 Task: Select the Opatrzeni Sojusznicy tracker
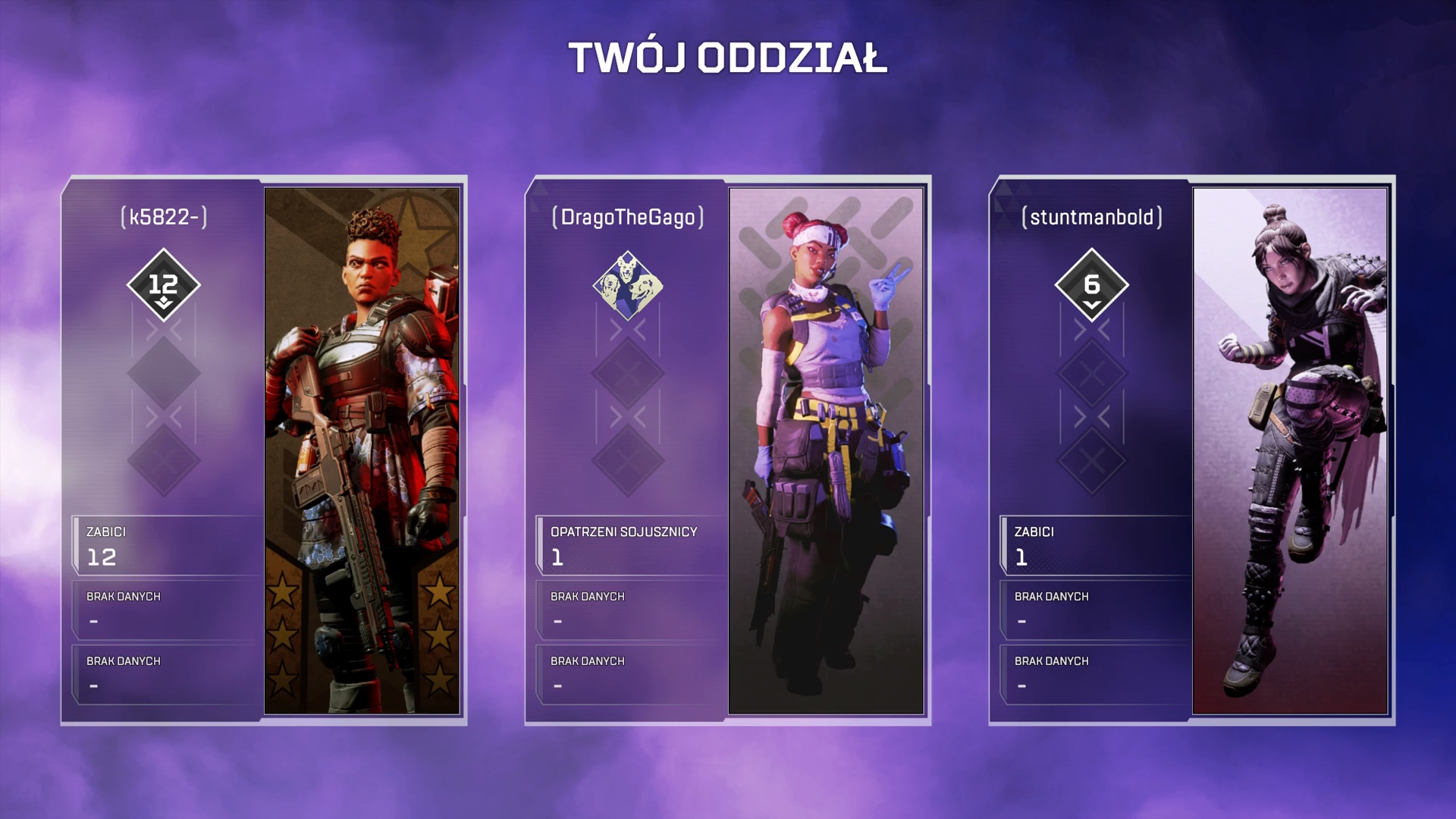coord(631,545)
